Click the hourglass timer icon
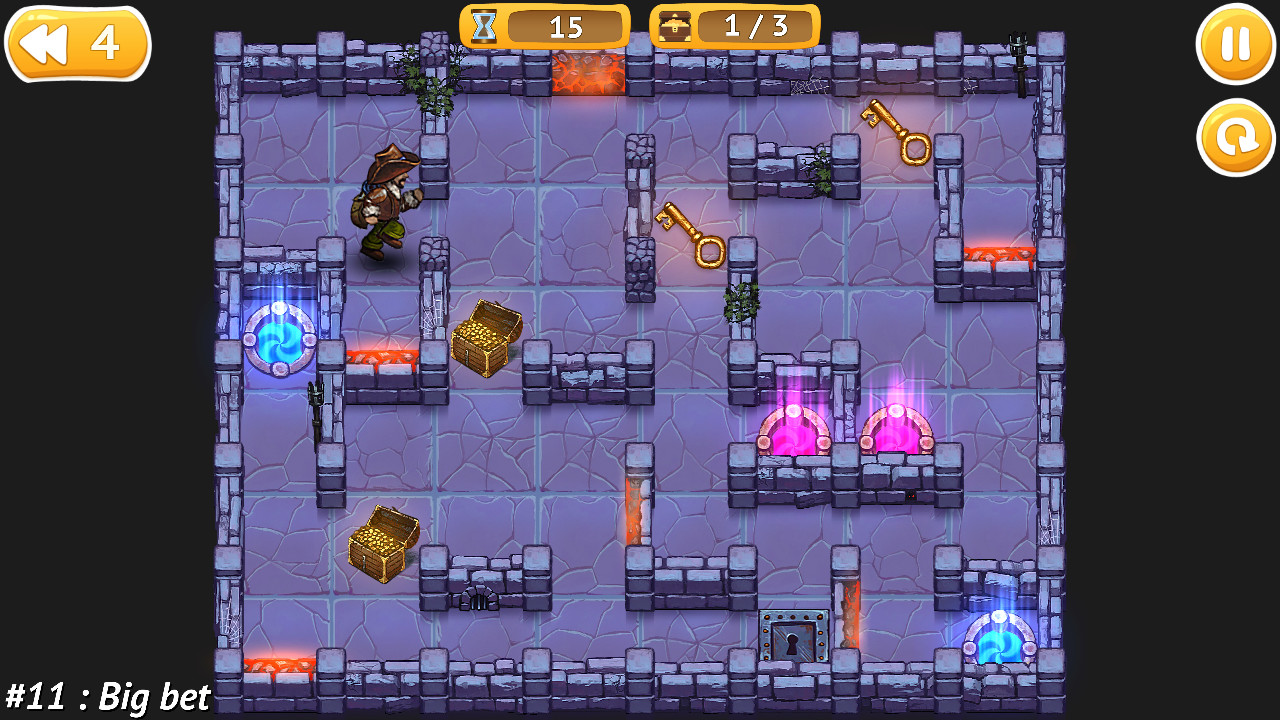1280x720 pixels. [x=484, y=27]
